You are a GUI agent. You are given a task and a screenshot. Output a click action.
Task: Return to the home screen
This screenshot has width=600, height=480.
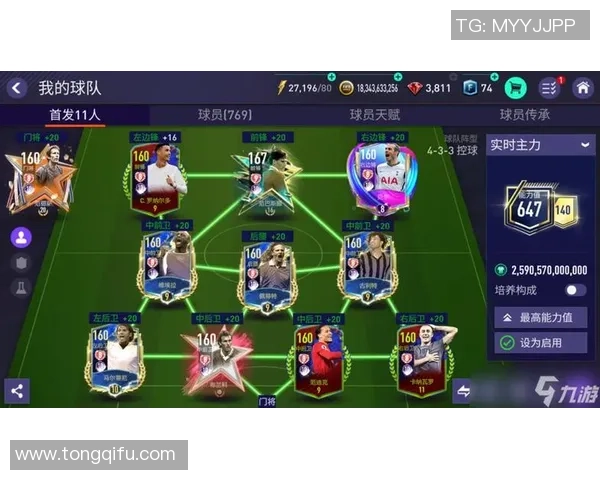click(x=582, y=88)
